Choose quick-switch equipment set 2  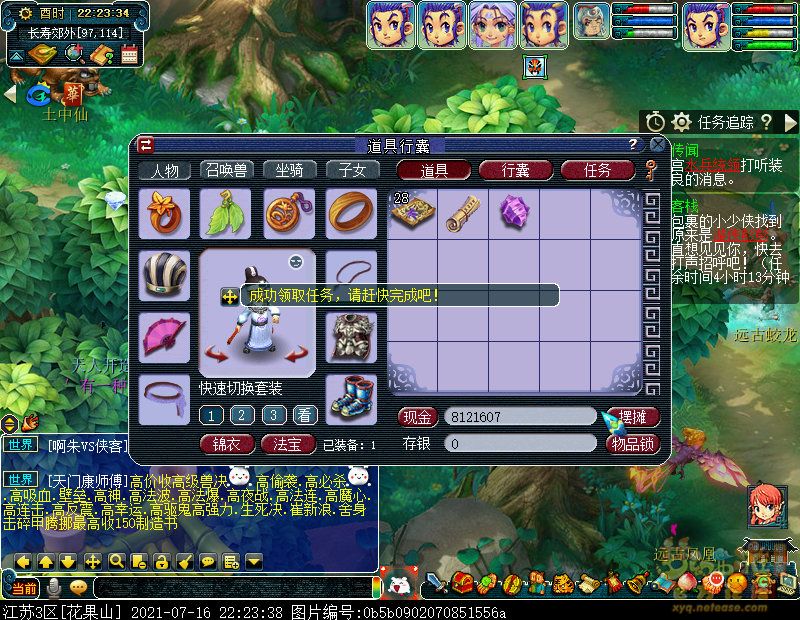coord(242,415)
